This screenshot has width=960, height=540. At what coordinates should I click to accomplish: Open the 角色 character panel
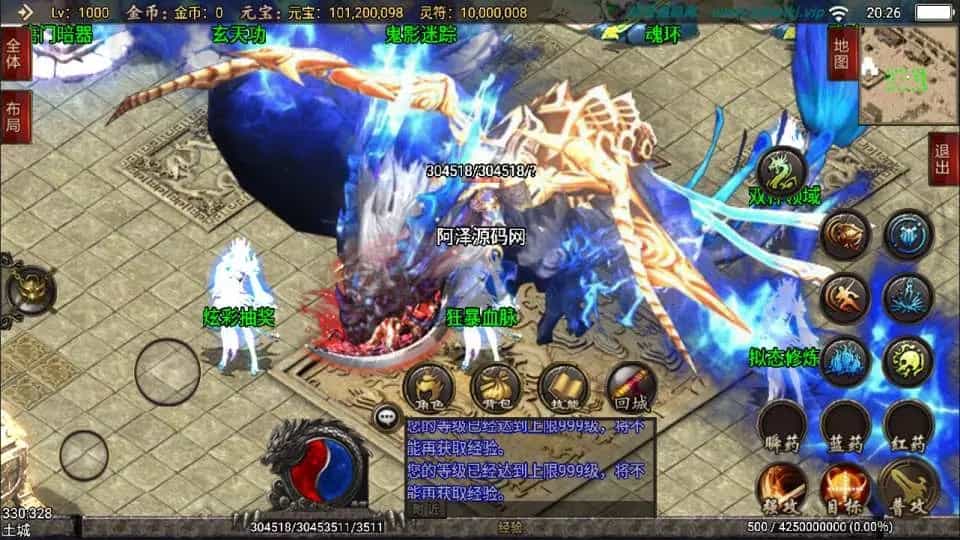pyautogui.click(x=429, y=387)
